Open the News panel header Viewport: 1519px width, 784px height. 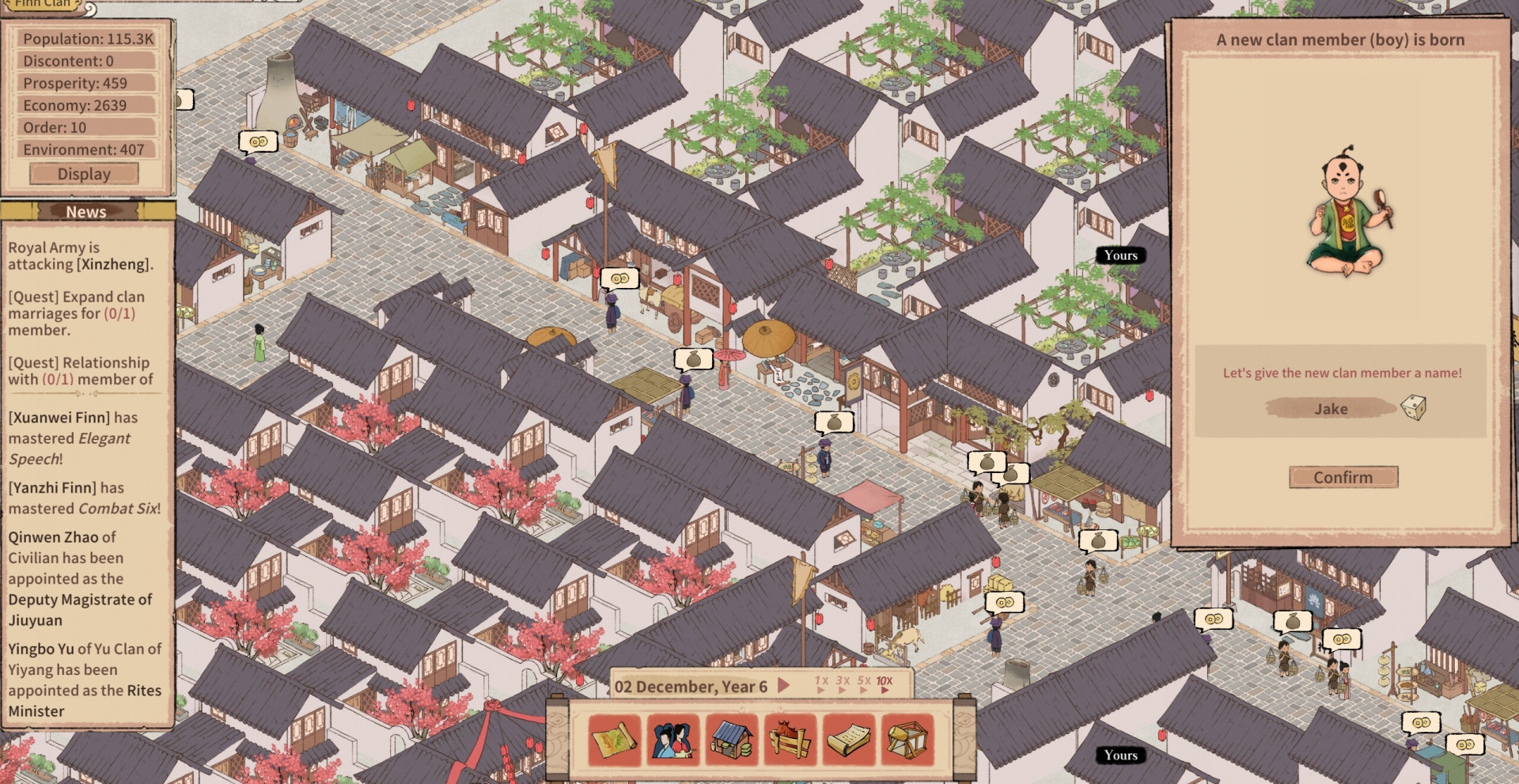pyautogui.click(x=86, y=211)
